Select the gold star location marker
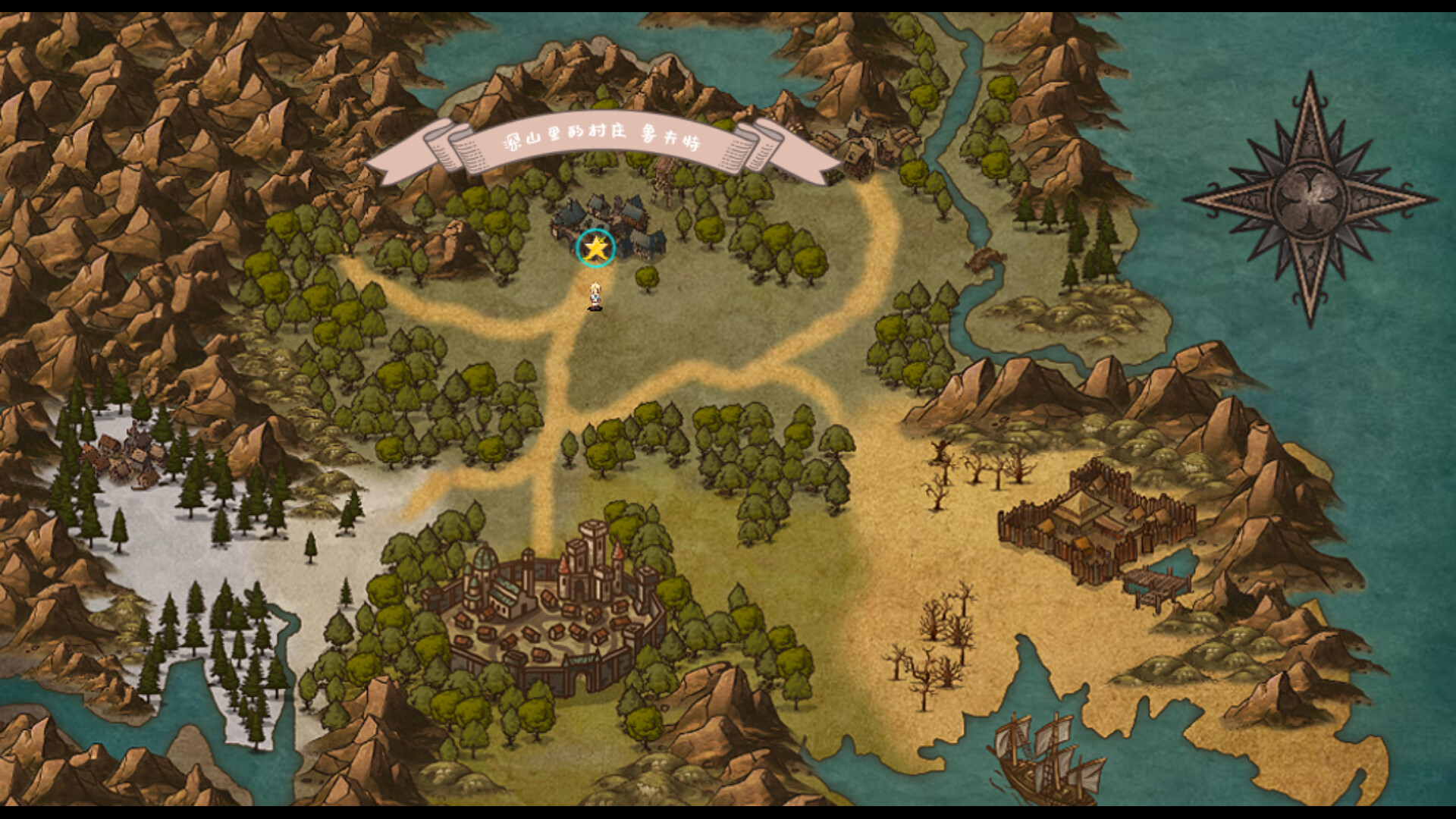Image resolution: width=1456 pixels, height=819 pixels. (x=596, y=248)
